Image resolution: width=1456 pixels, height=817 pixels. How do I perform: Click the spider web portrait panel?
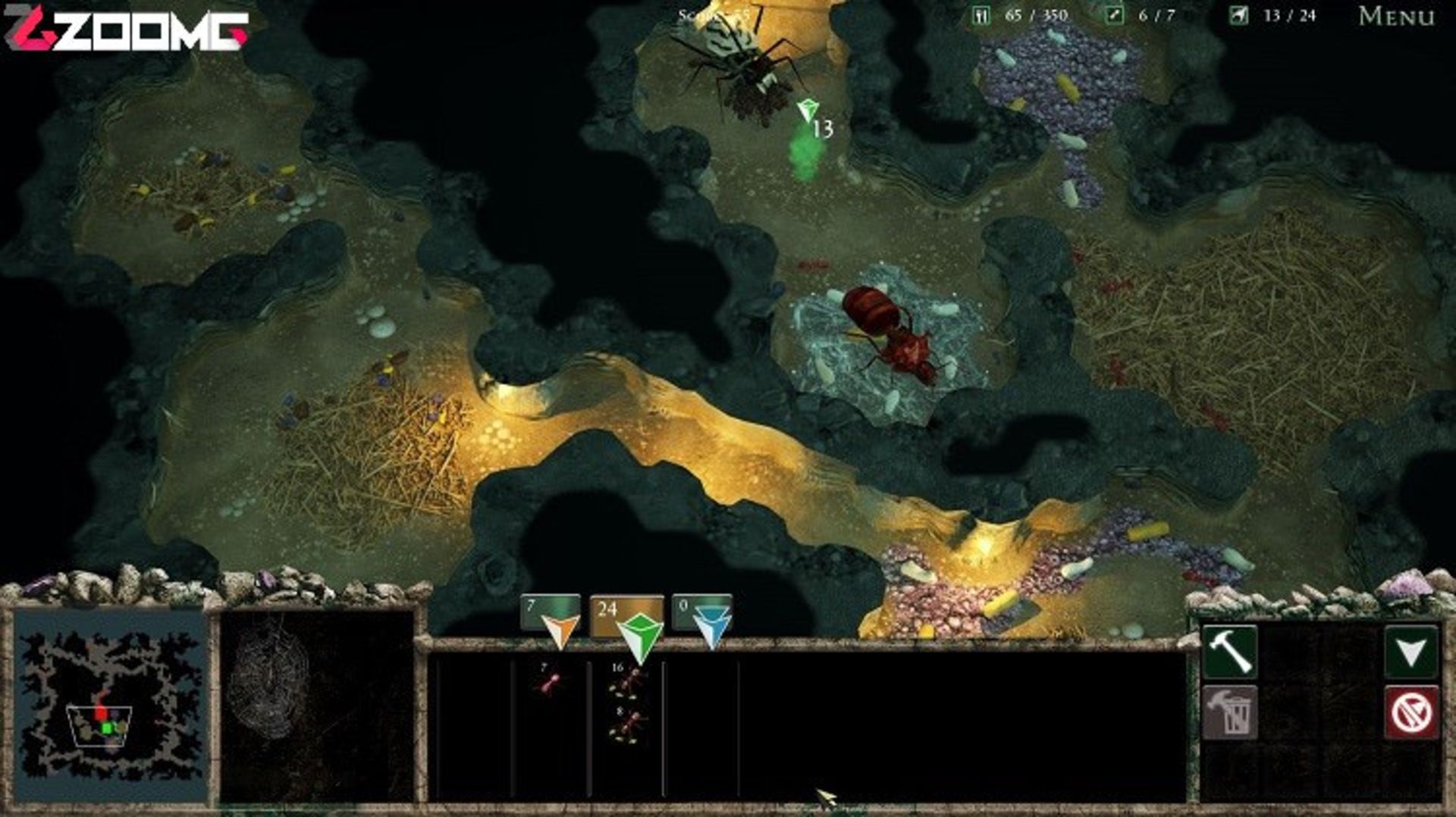tap(317, 705)
